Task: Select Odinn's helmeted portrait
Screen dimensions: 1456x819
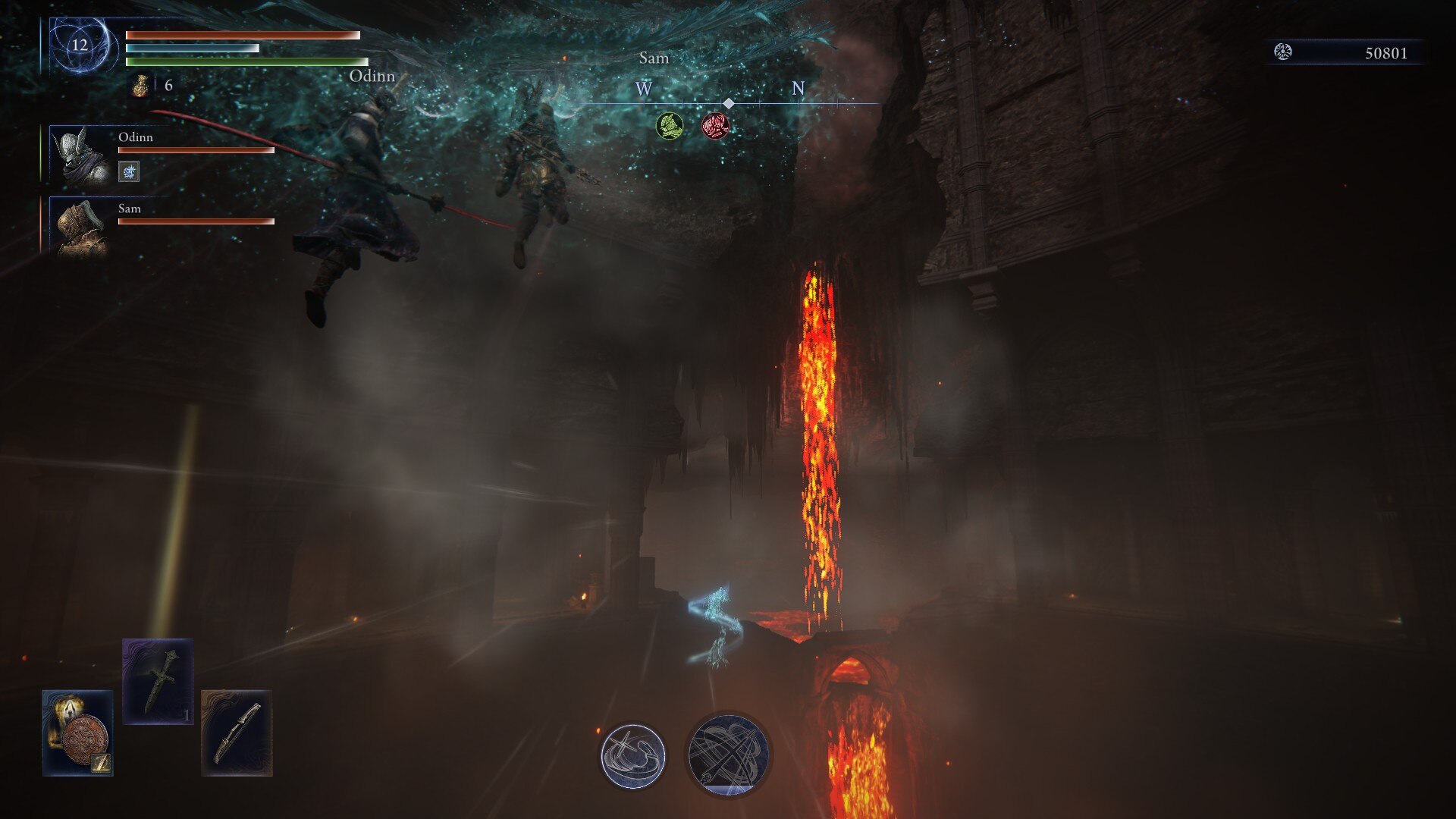Action: [80, 155]
